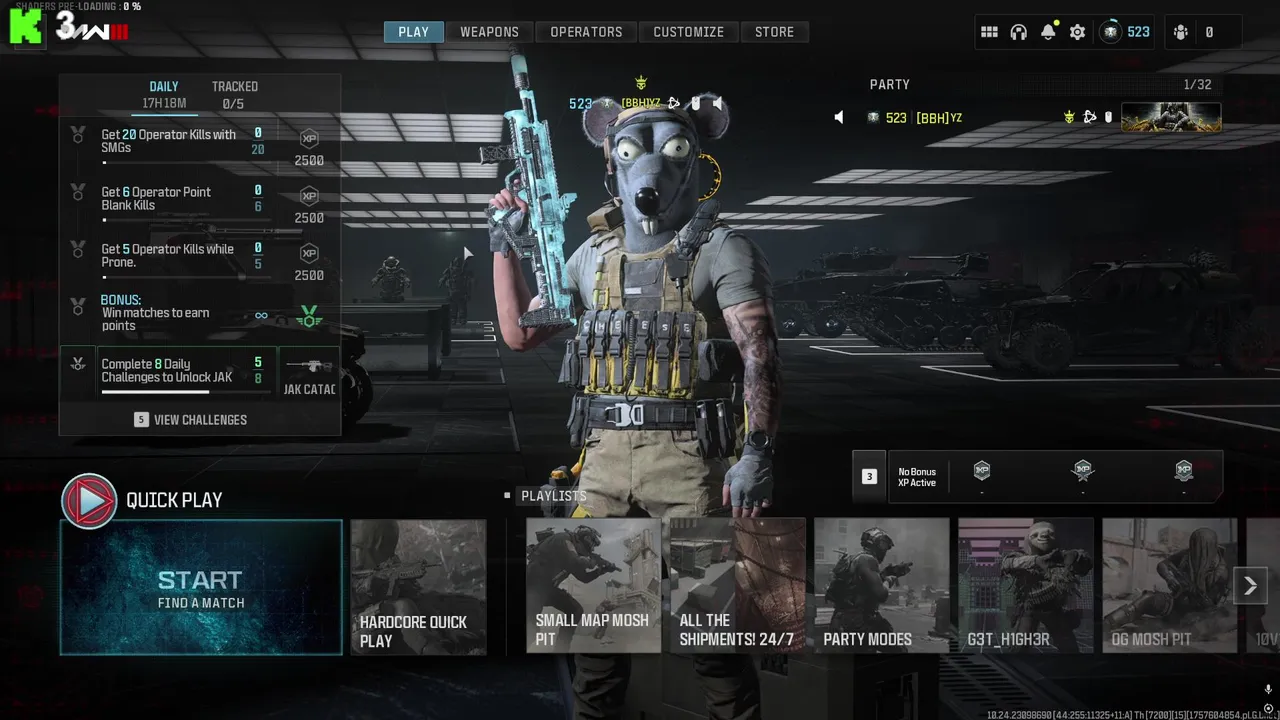
Task: Open the Store tab
Action: point(774,32)
